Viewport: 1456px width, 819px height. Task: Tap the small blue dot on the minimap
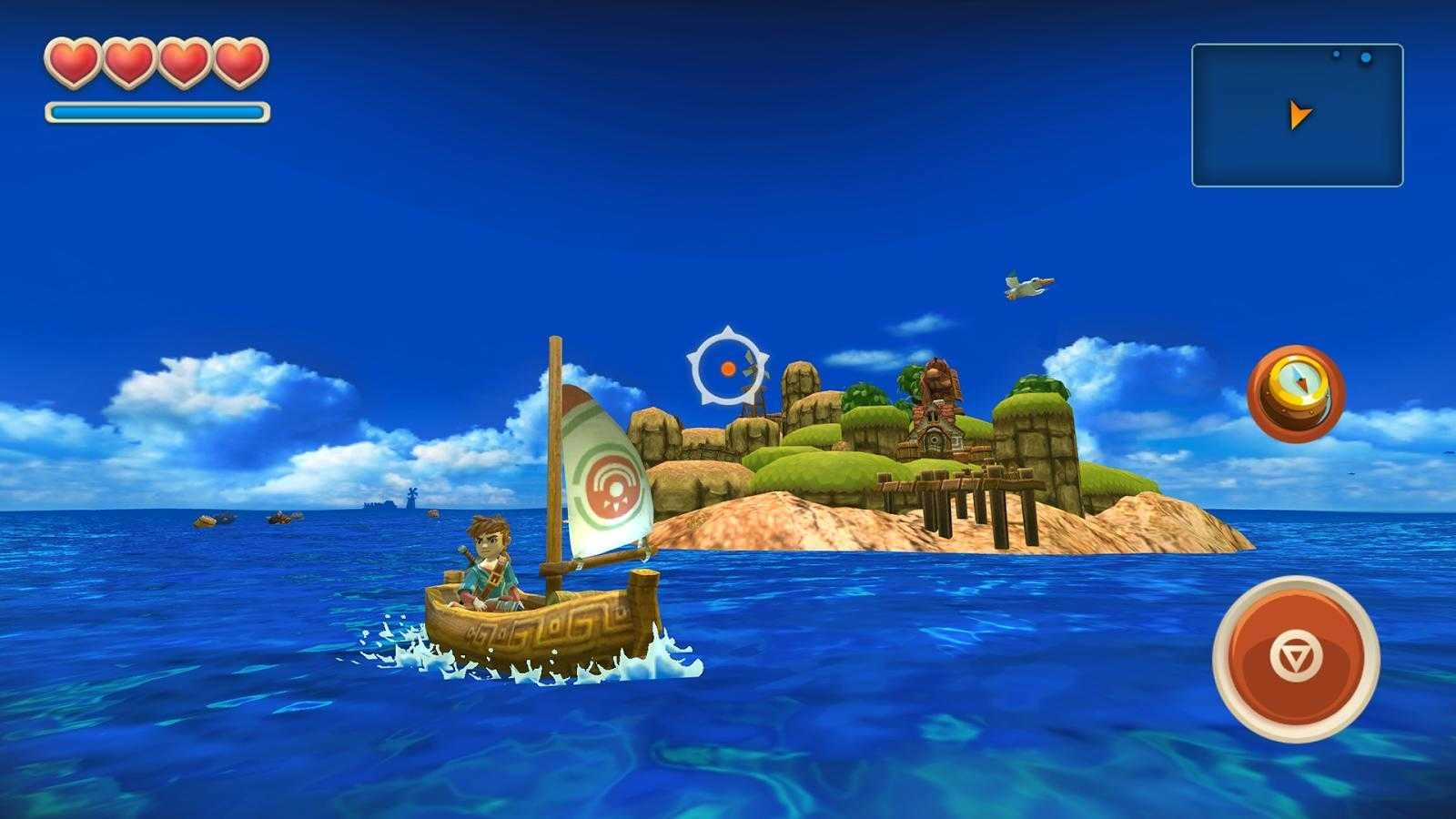pyautogui.click(x=1336, y=55)
